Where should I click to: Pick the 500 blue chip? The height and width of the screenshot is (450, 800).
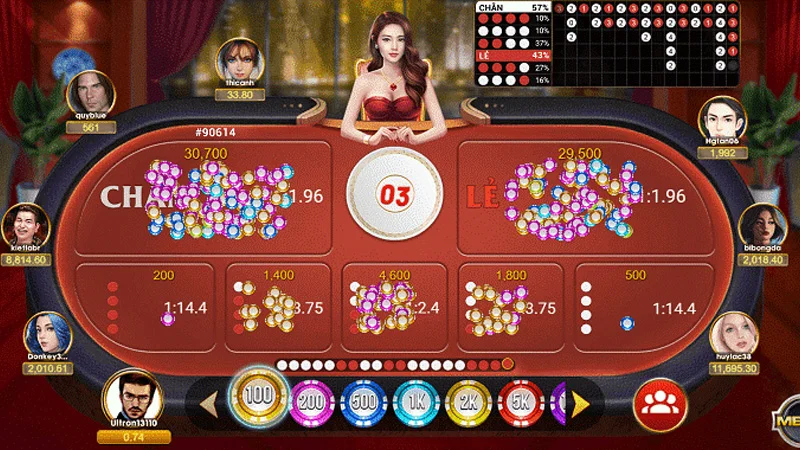point(362,404)
